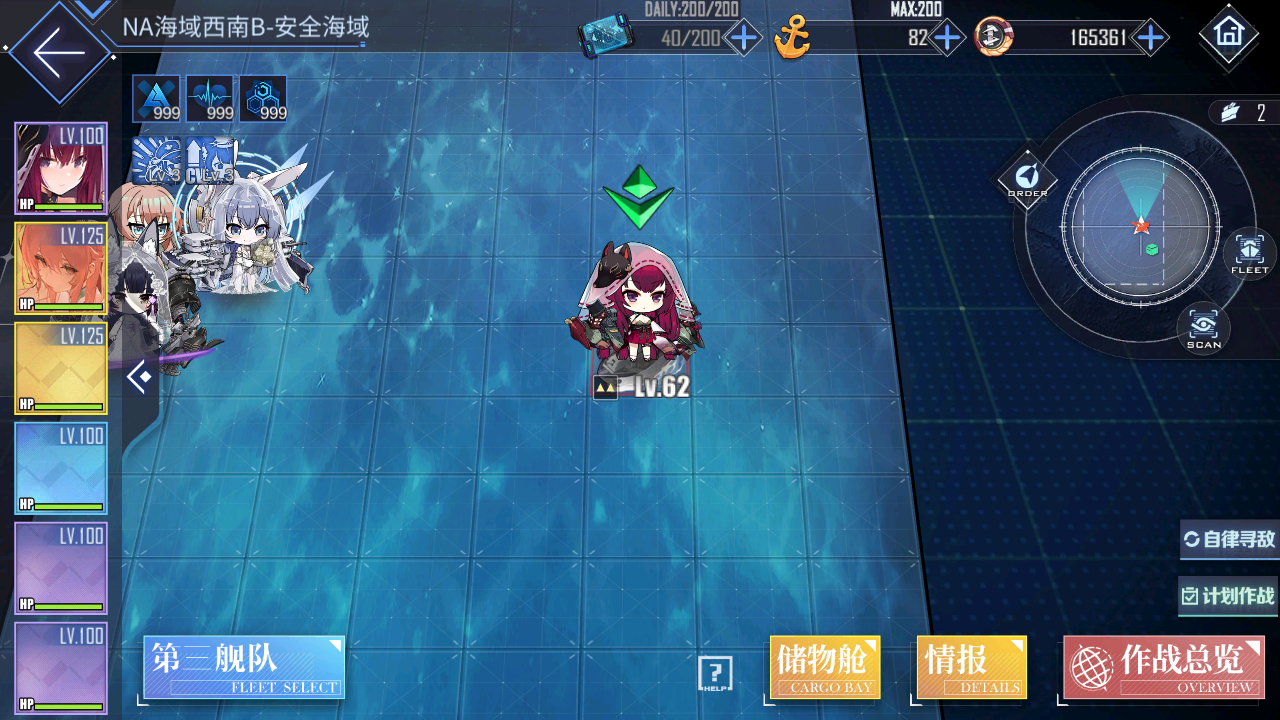
Task: Open the home screen via house icon
Action: [1228, 34]
